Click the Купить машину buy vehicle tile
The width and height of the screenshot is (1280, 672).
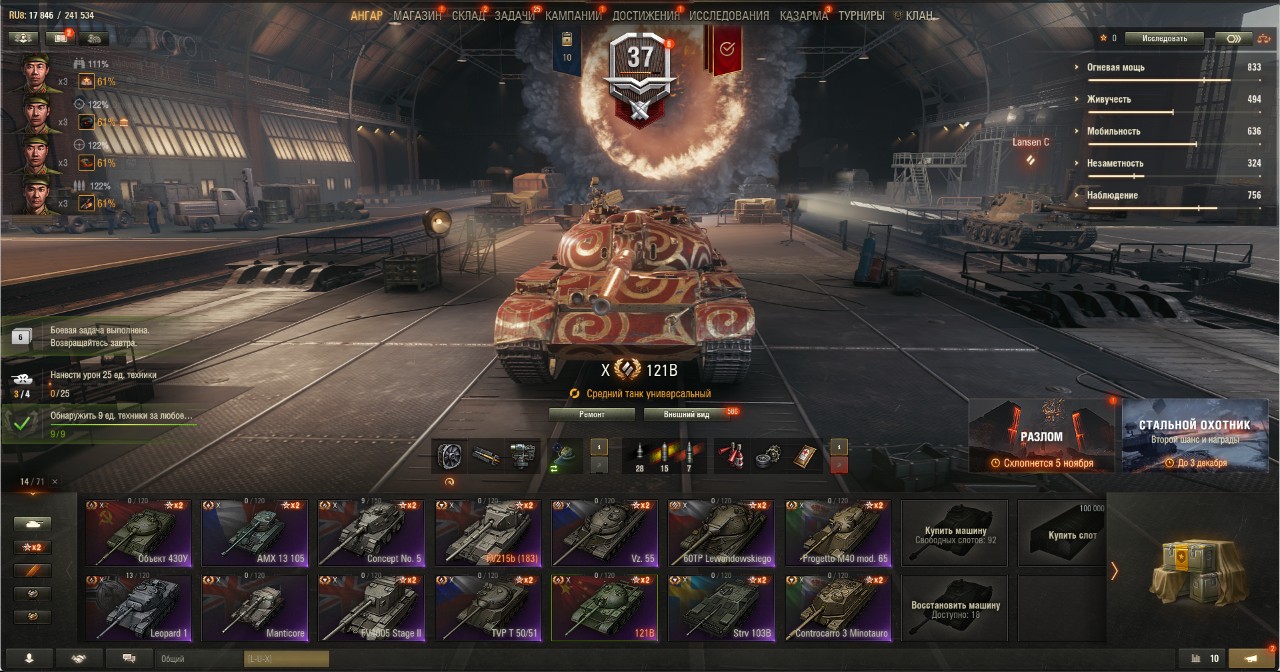(x=953, y=533)
